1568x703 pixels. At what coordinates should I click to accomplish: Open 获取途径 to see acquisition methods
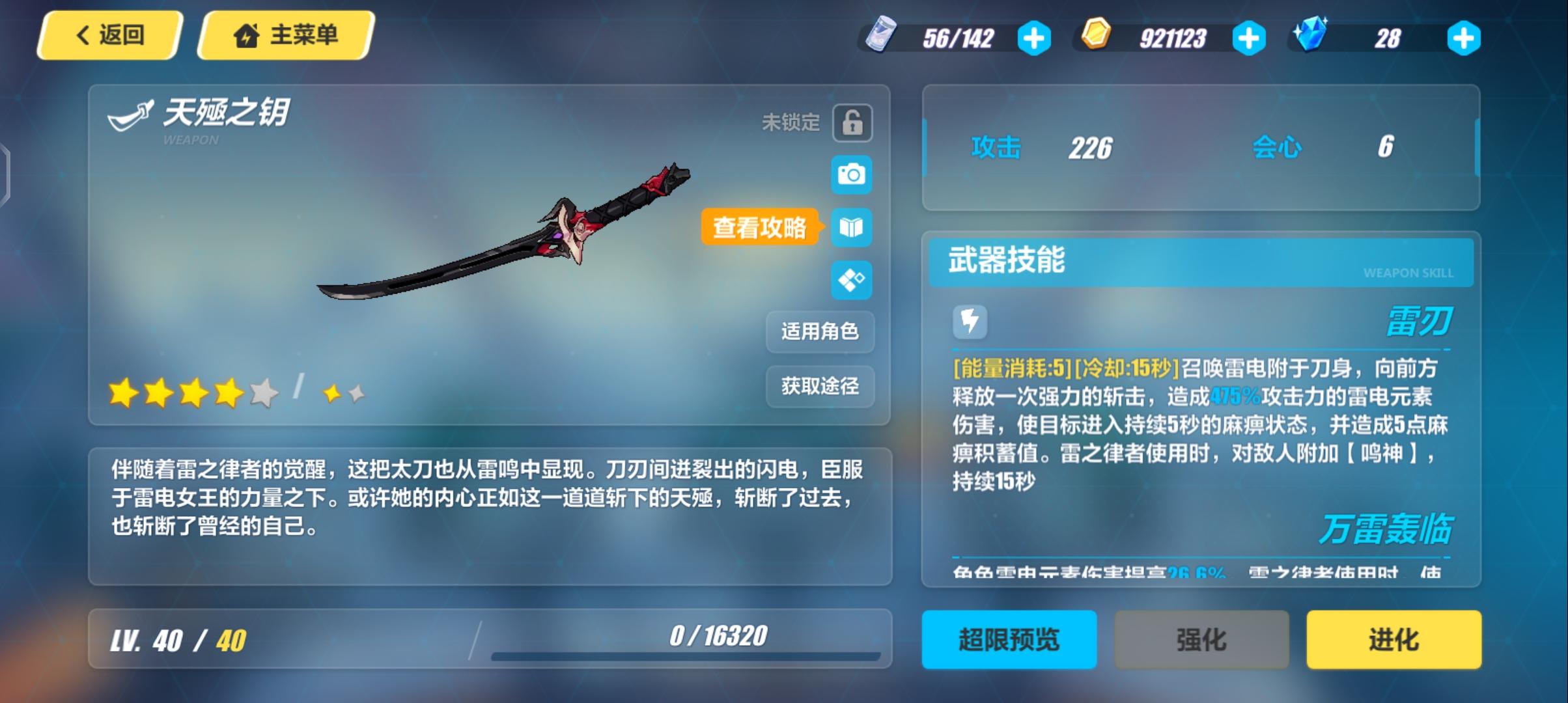pos(820,387)
